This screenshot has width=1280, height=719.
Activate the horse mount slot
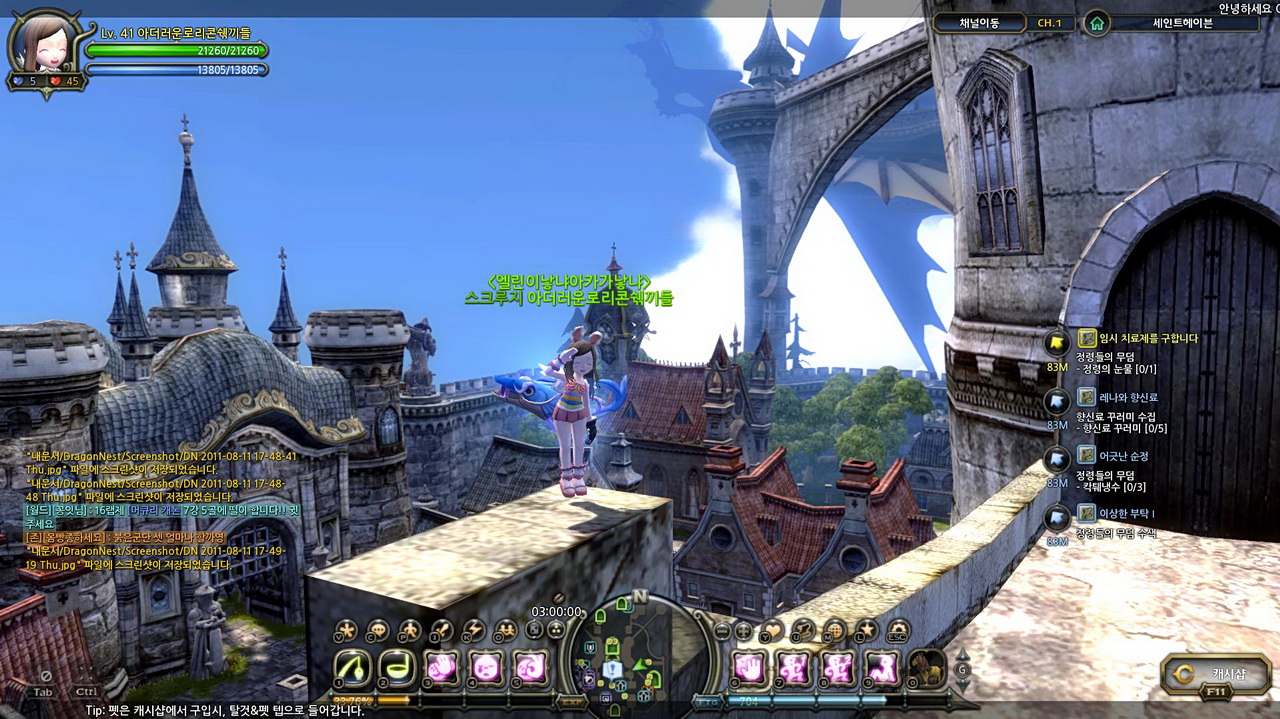pos(927,667)
